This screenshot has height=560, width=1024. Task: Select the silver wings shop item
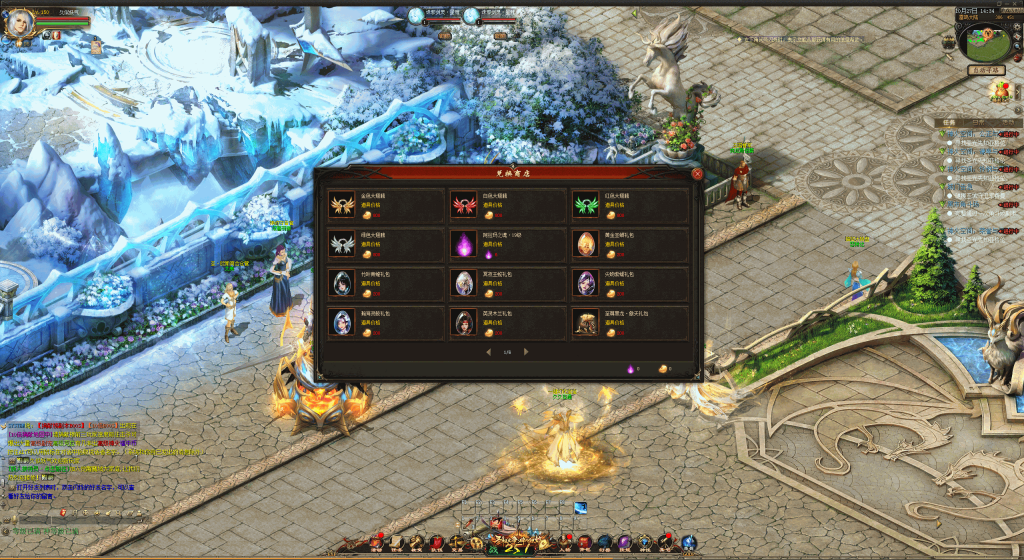click(342, 244)
